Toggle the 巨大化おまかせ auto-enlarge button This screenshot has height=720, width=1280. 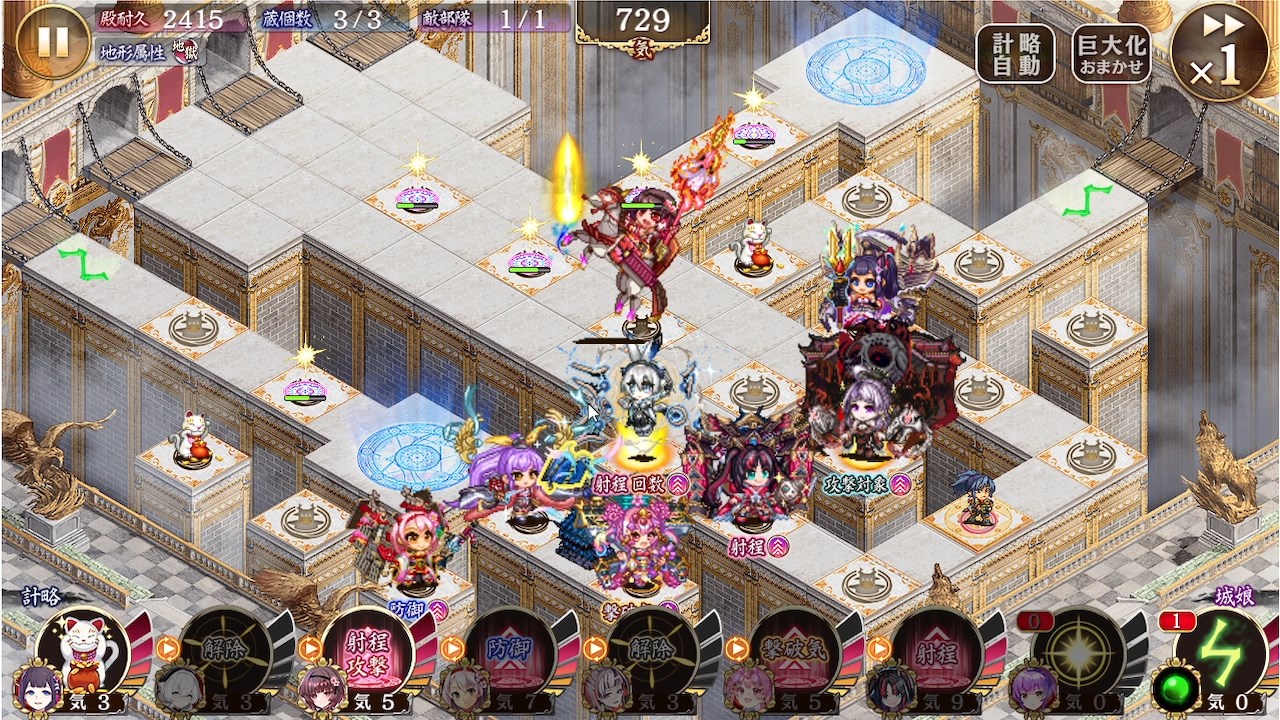1111,54
